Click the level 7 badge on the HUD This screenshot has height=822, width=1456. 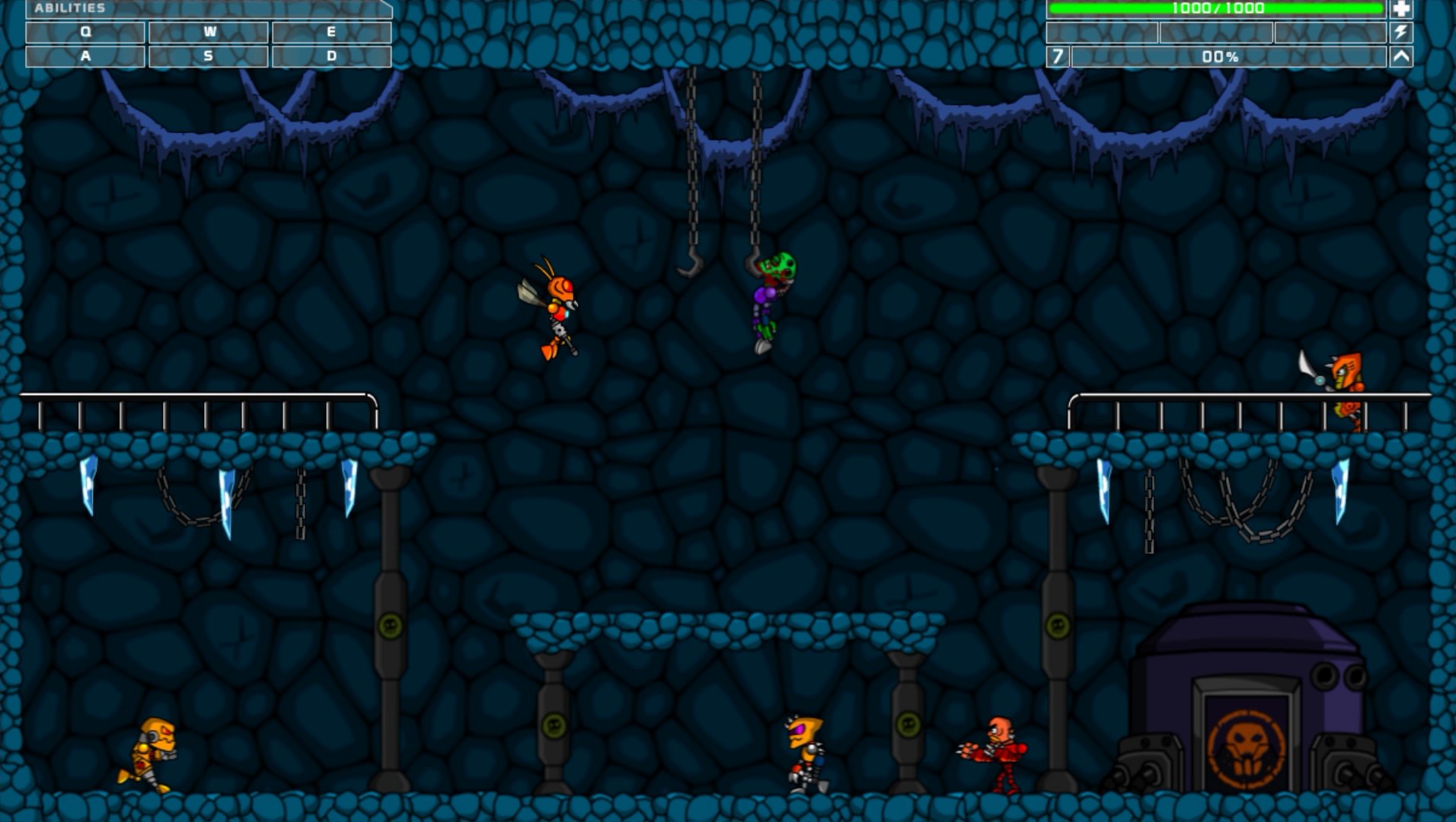tap(1057, 55)
